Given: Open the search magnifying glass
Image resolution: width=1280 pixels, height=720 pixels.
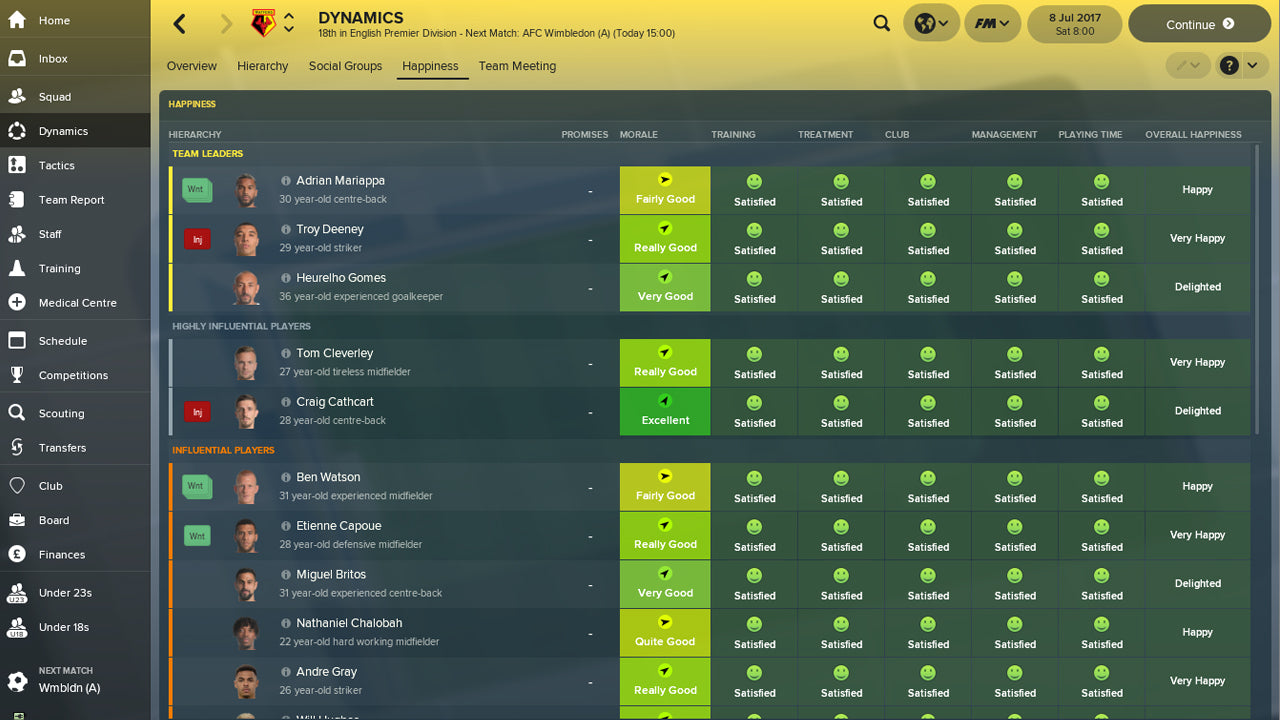Looking at the screenshot, I should coord(881,22).
